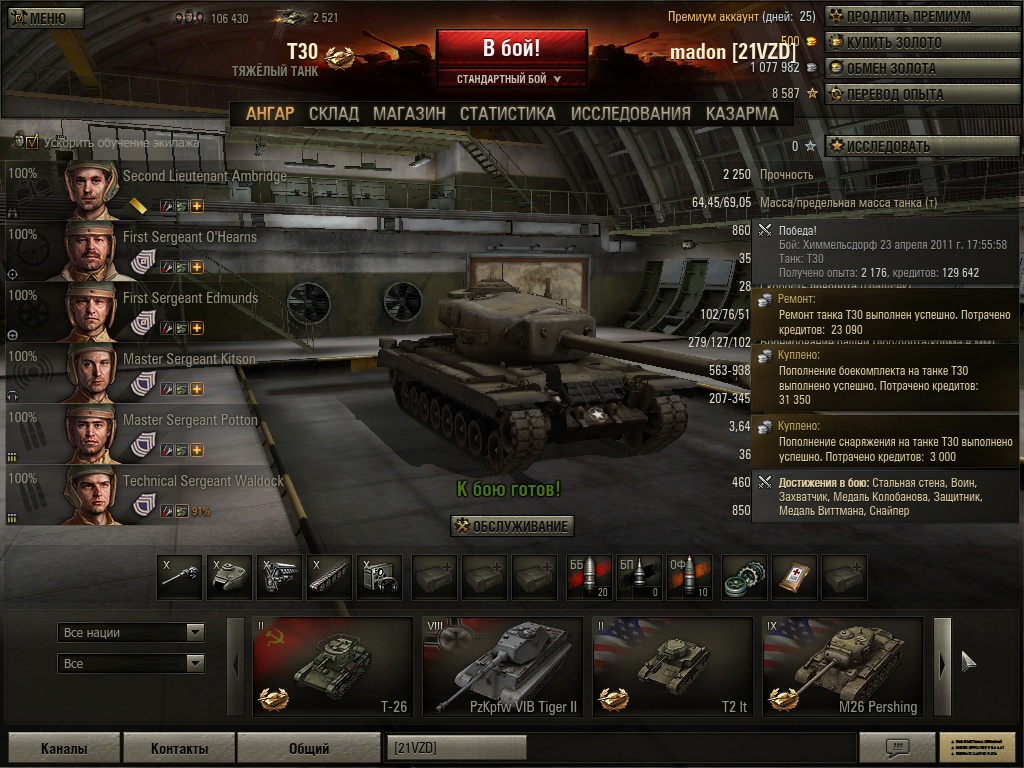Open the Статистика tab
1024x768 pixels.
(x=507, y=114)
